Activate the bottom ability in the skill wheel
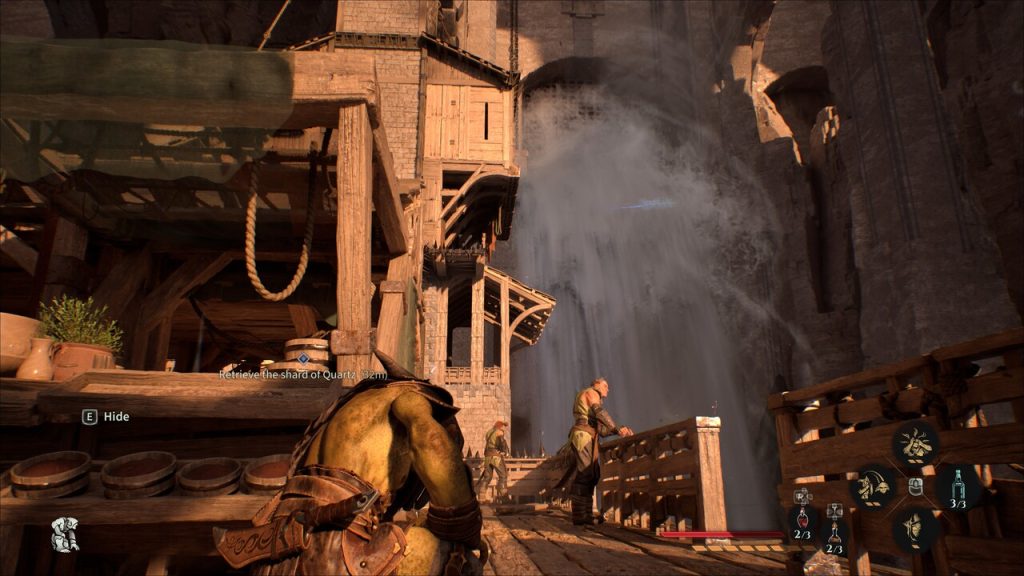The image size is (1024, 576). [915, 530]
